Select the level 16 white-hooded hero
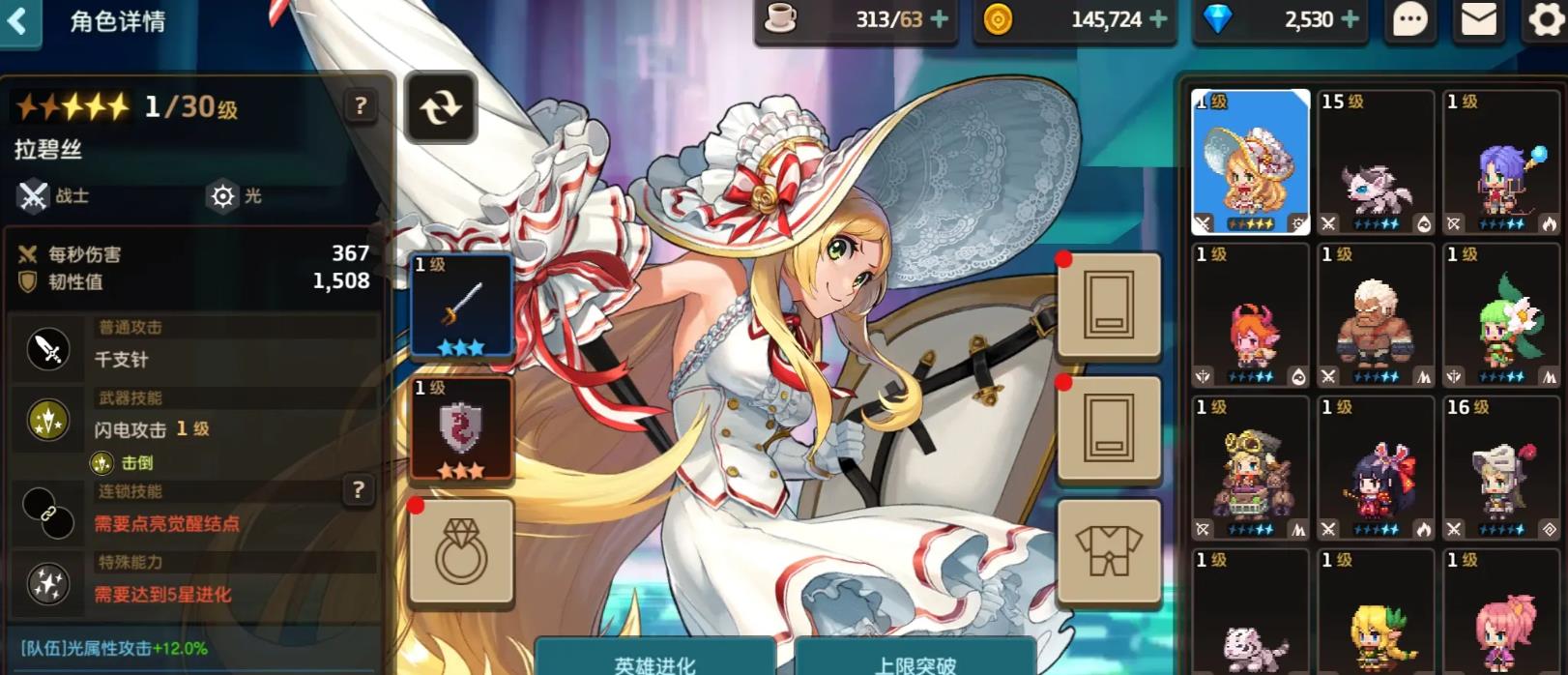The width and height of the screenshot is (1568, 675). (1500, 468)
